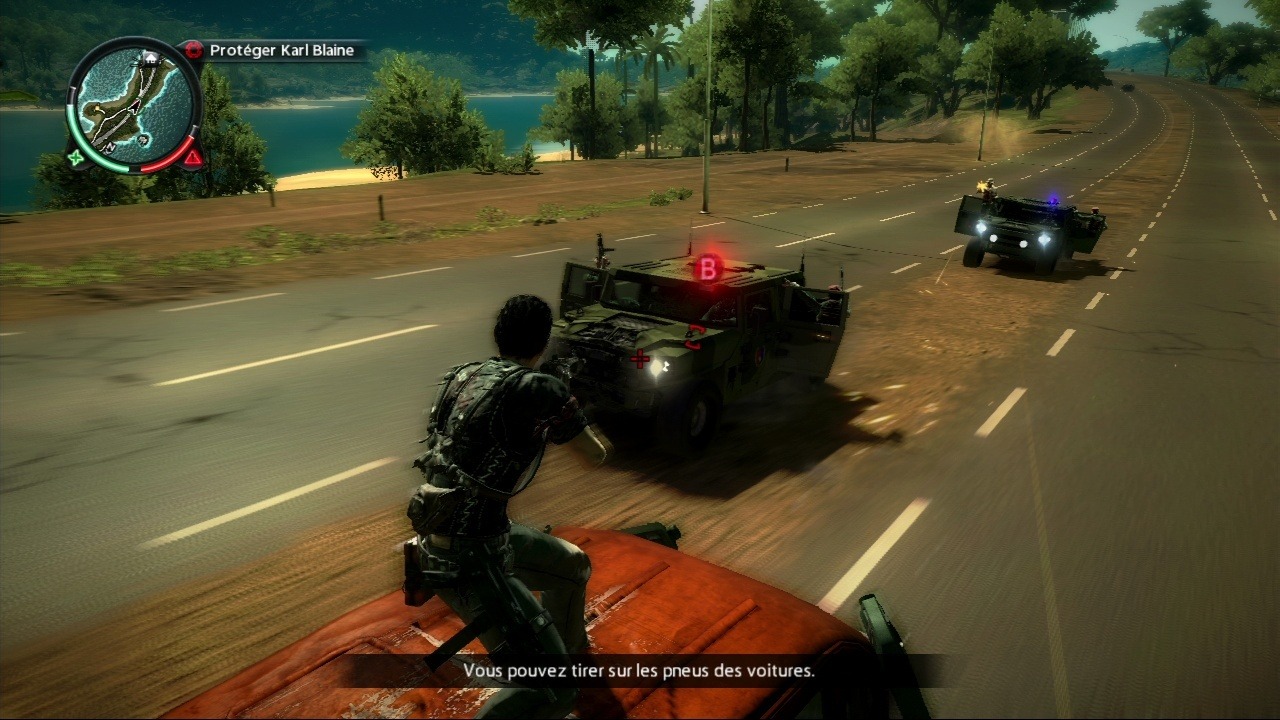Click the red objective target icon

pyautogui.click(x=194, y=50)
